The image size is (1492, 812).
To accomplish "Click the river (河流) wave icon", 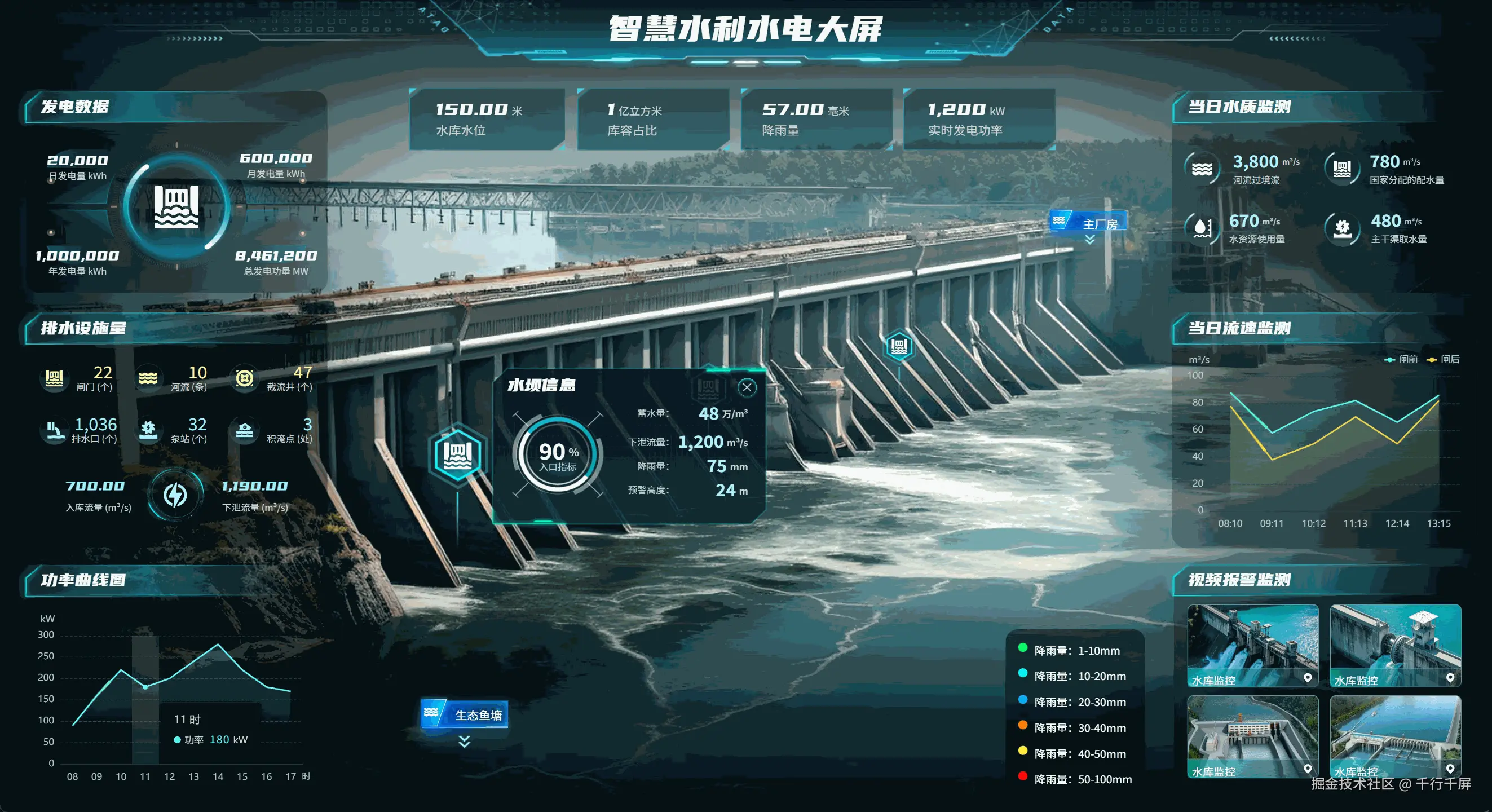I will click(x=149, y=378).
